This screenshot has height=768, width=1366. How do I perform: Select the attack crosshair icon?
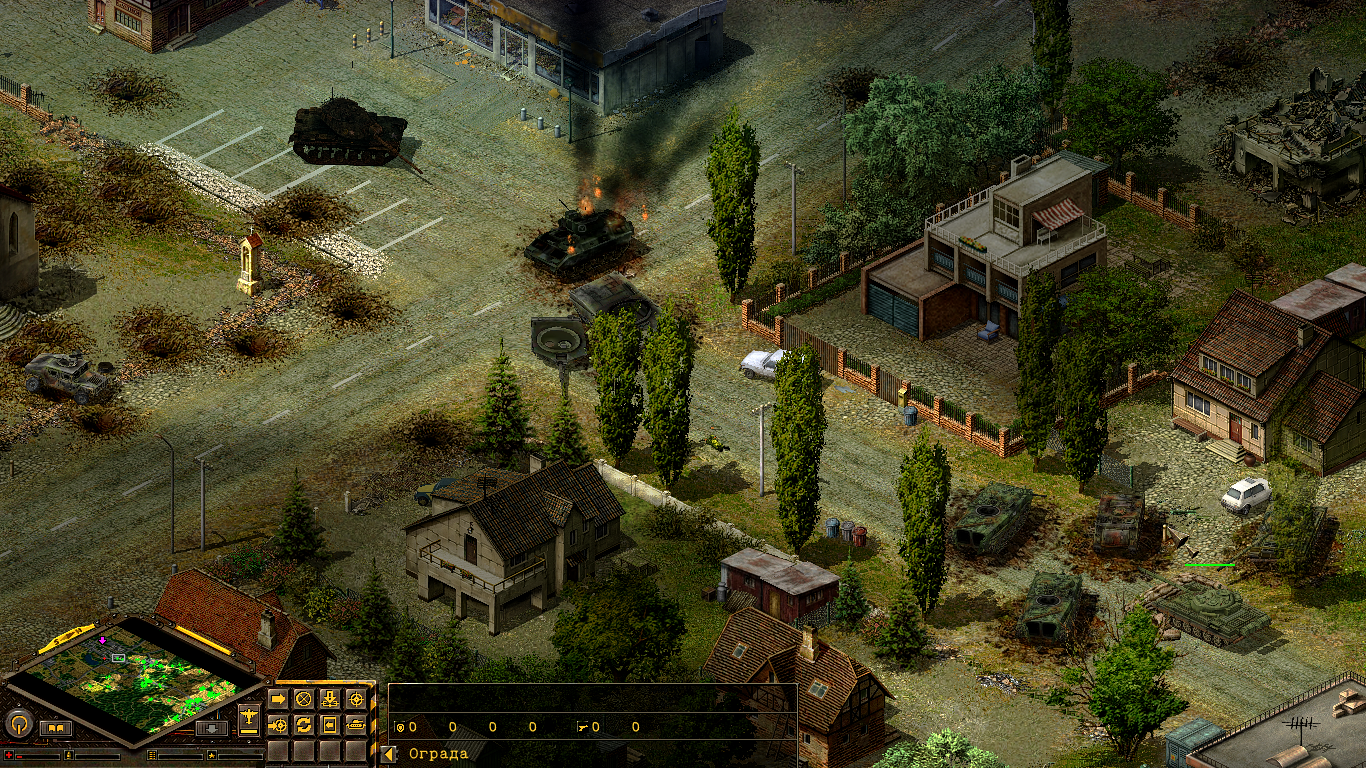356,699
